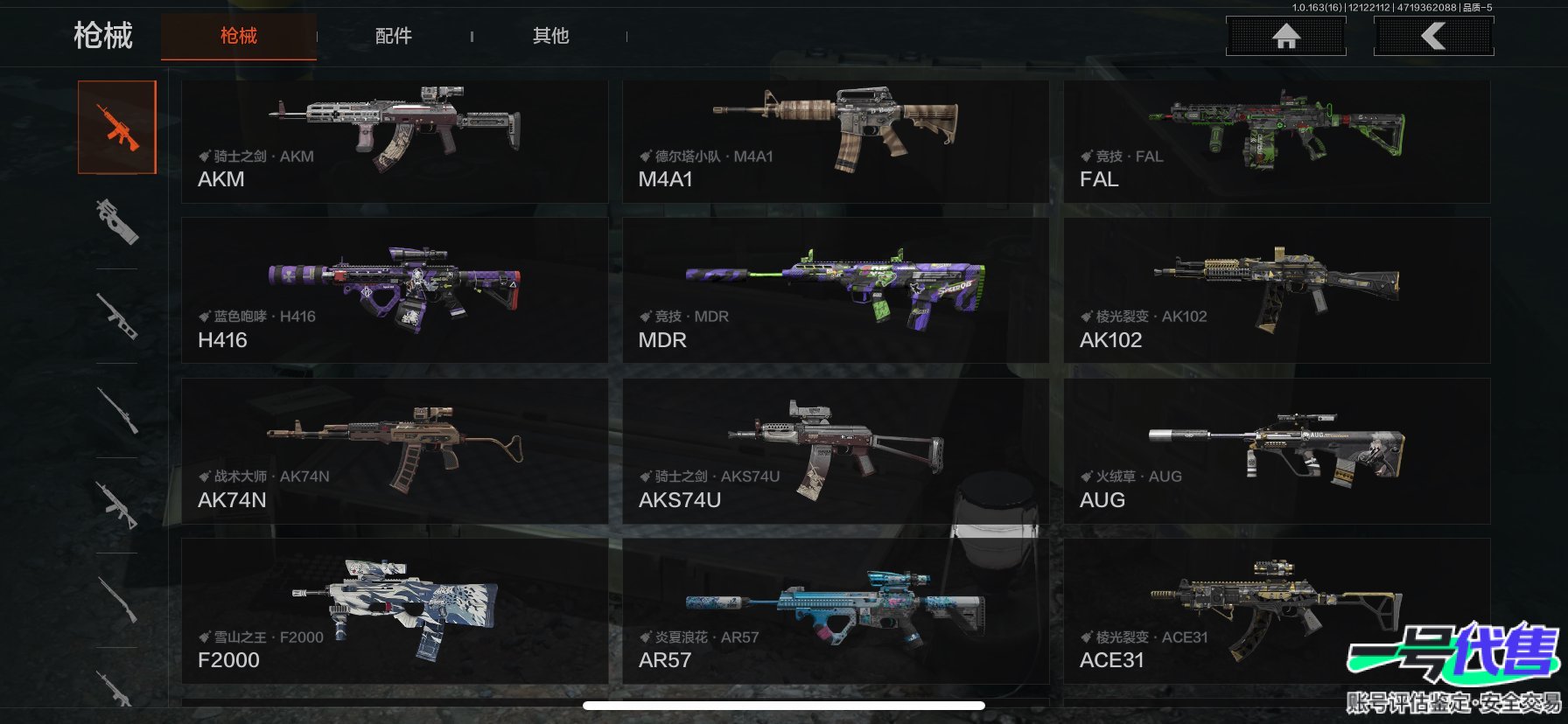Image resolution: width=1568 pixels, height=724 pixels.
Task: Open the 配件 tab
Action: (393, 36)
